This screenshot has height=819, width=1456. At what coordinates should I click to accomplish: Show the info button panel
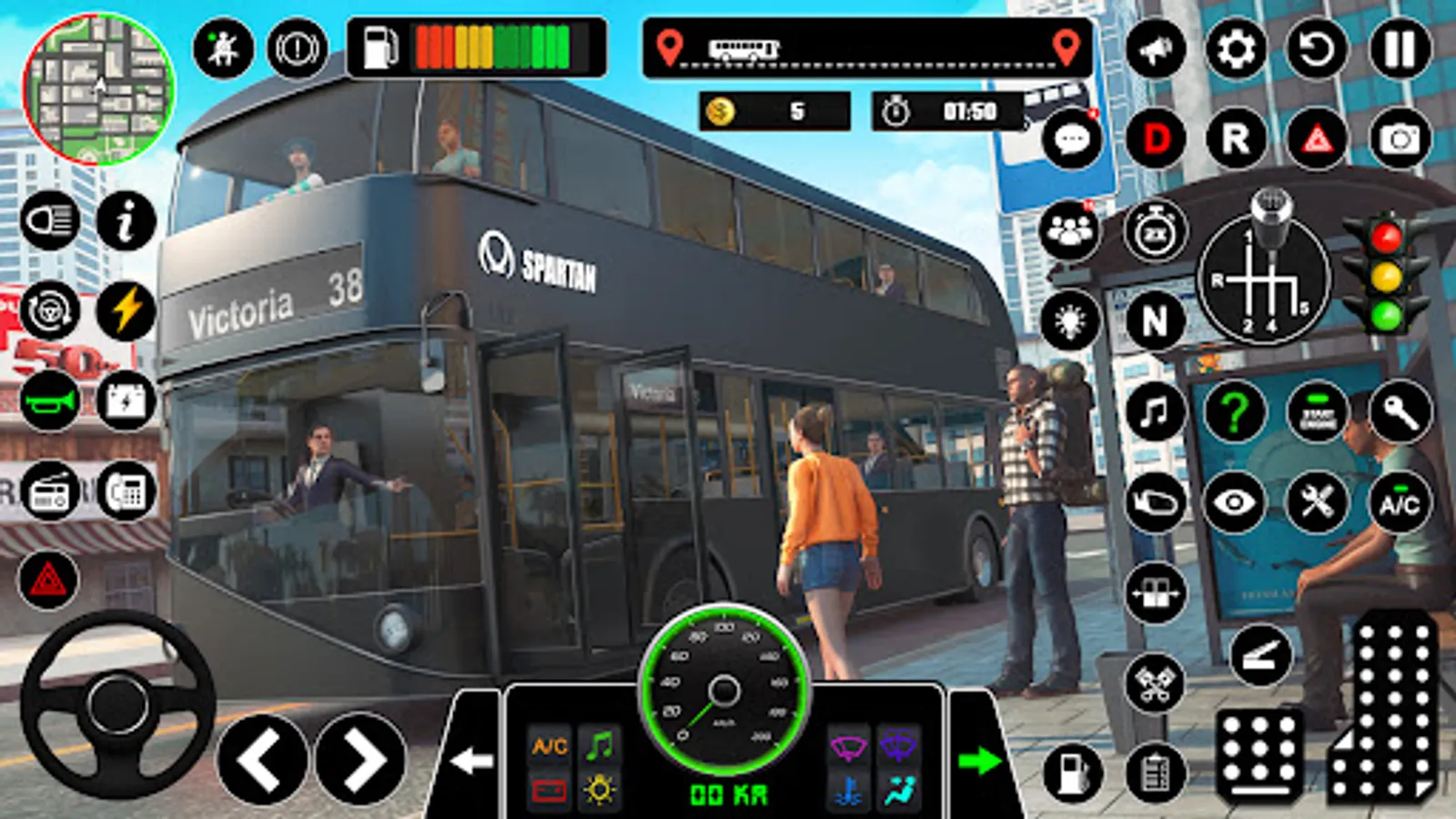pos(126,221)
